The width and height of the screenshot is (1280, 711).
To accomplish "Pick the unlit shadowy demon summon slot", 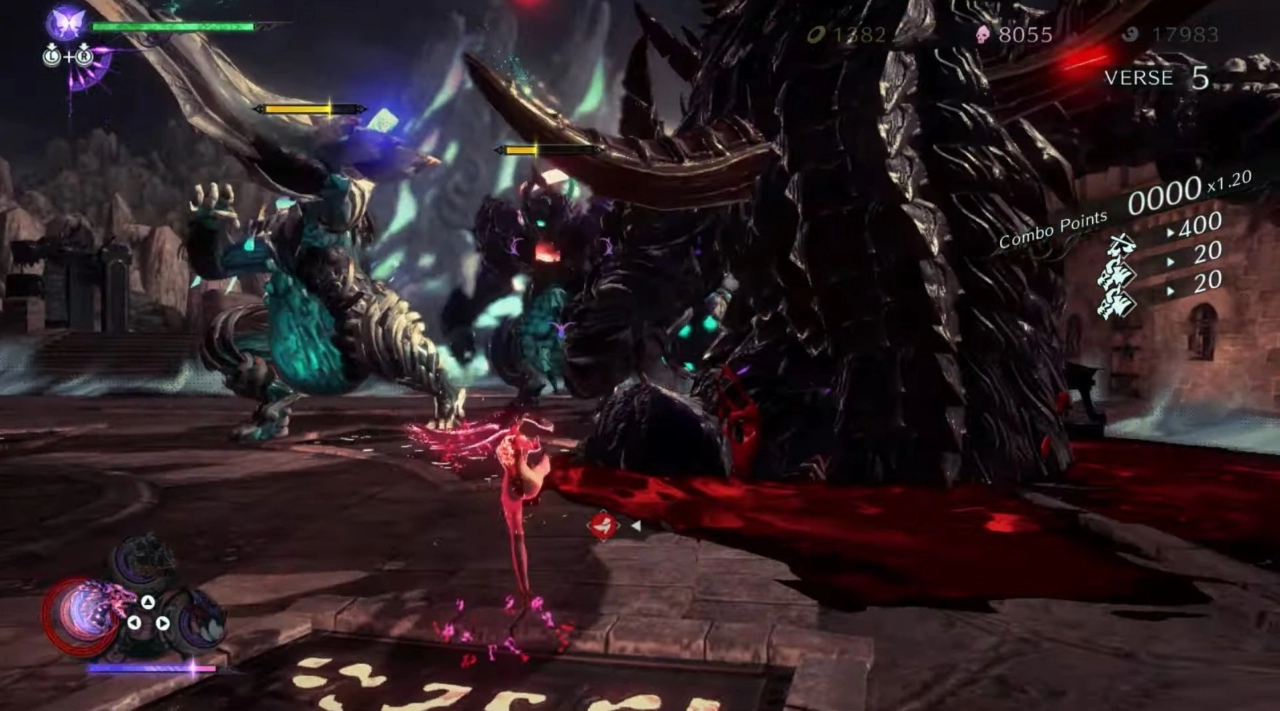I will pyautogui.click(x=145, y=562).
